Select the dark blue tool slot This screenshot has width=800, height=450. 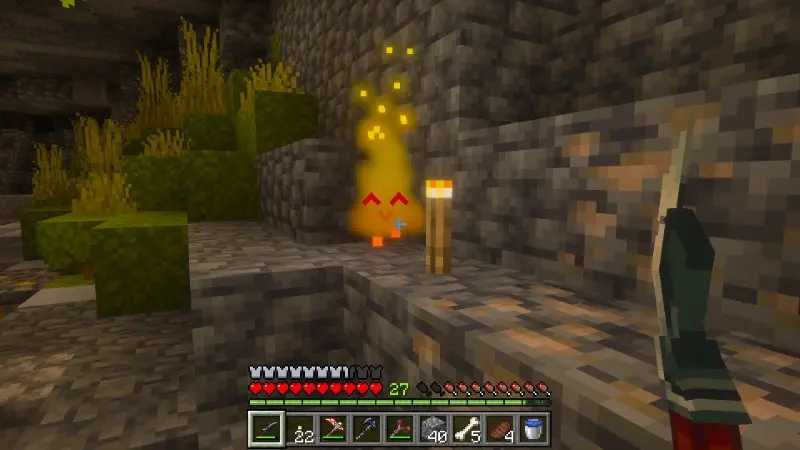click(366, 429)
